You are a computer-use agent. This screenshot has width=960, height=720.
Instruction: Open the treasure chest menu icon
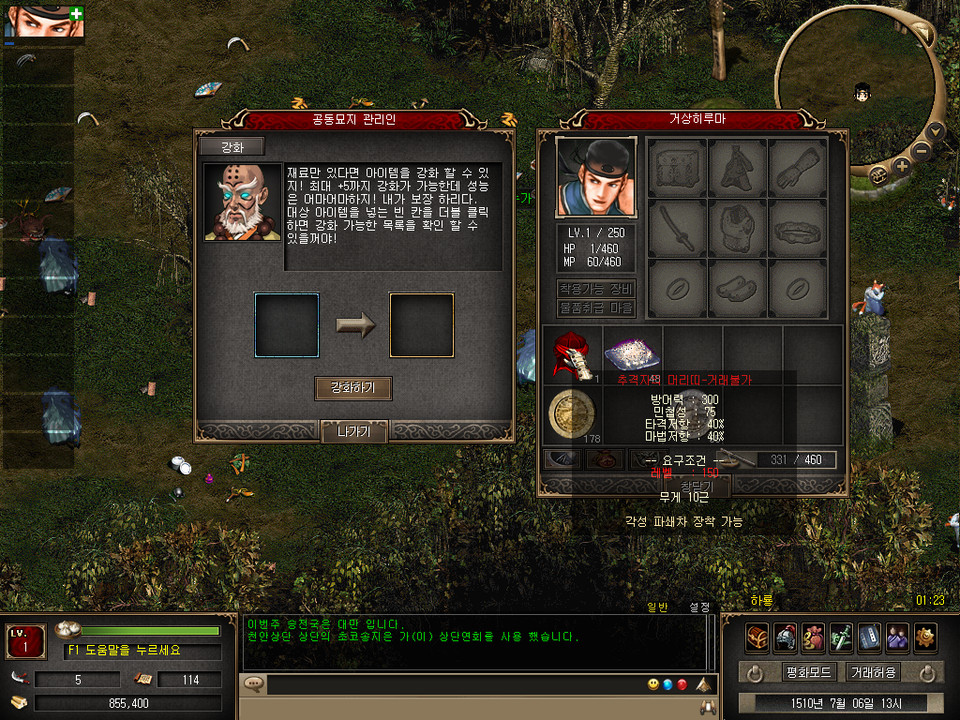tap(757, 637)
